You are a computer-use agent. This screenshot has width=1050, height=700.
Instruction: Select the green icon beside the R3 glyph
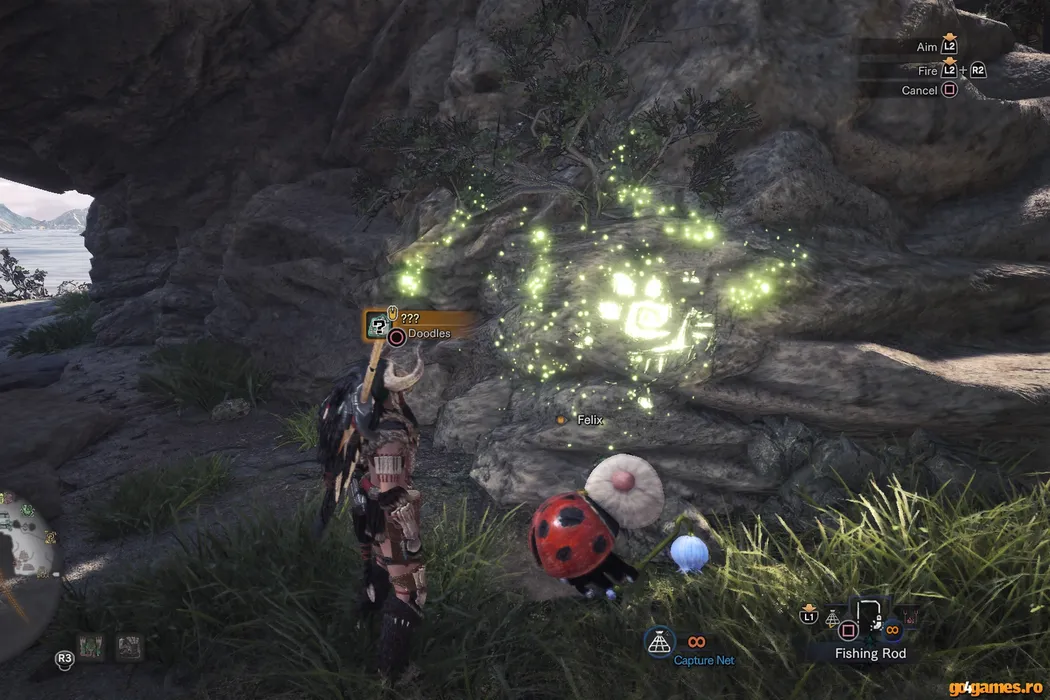(x=92, y=647)
